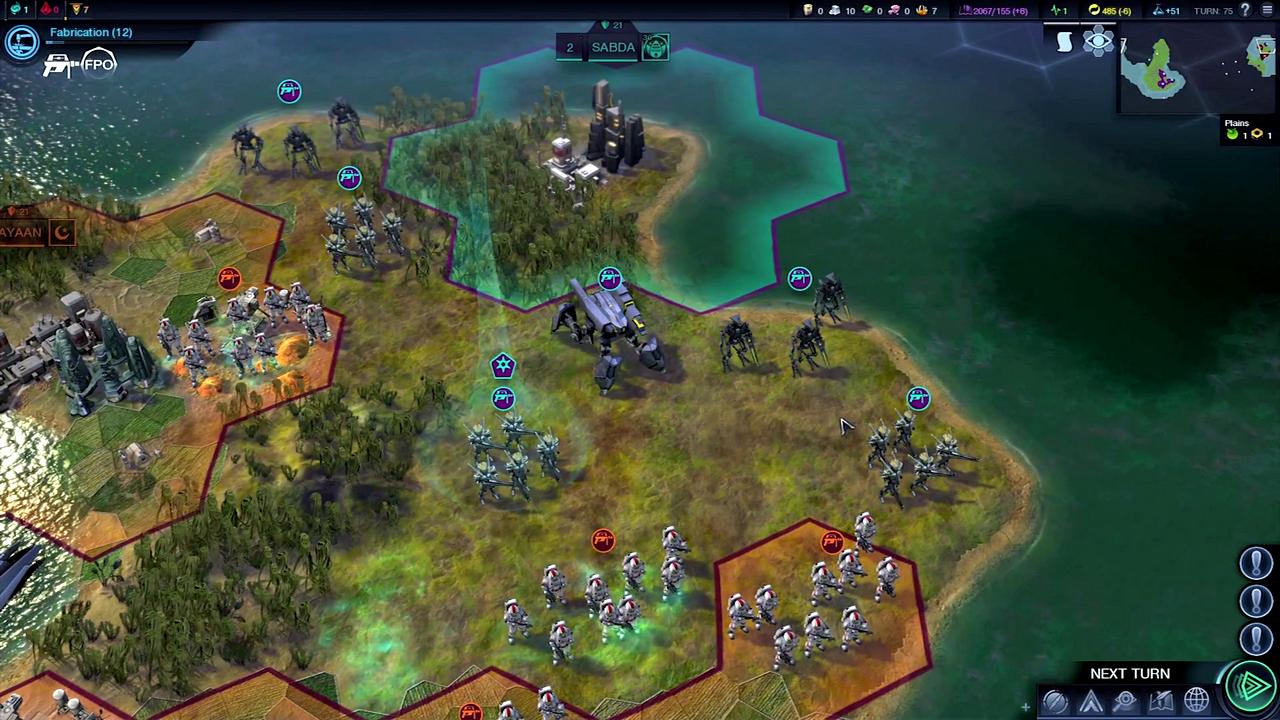Click the energy balance 485 readout
The width and height of the screenshot is (1280, 720).
1111,10
